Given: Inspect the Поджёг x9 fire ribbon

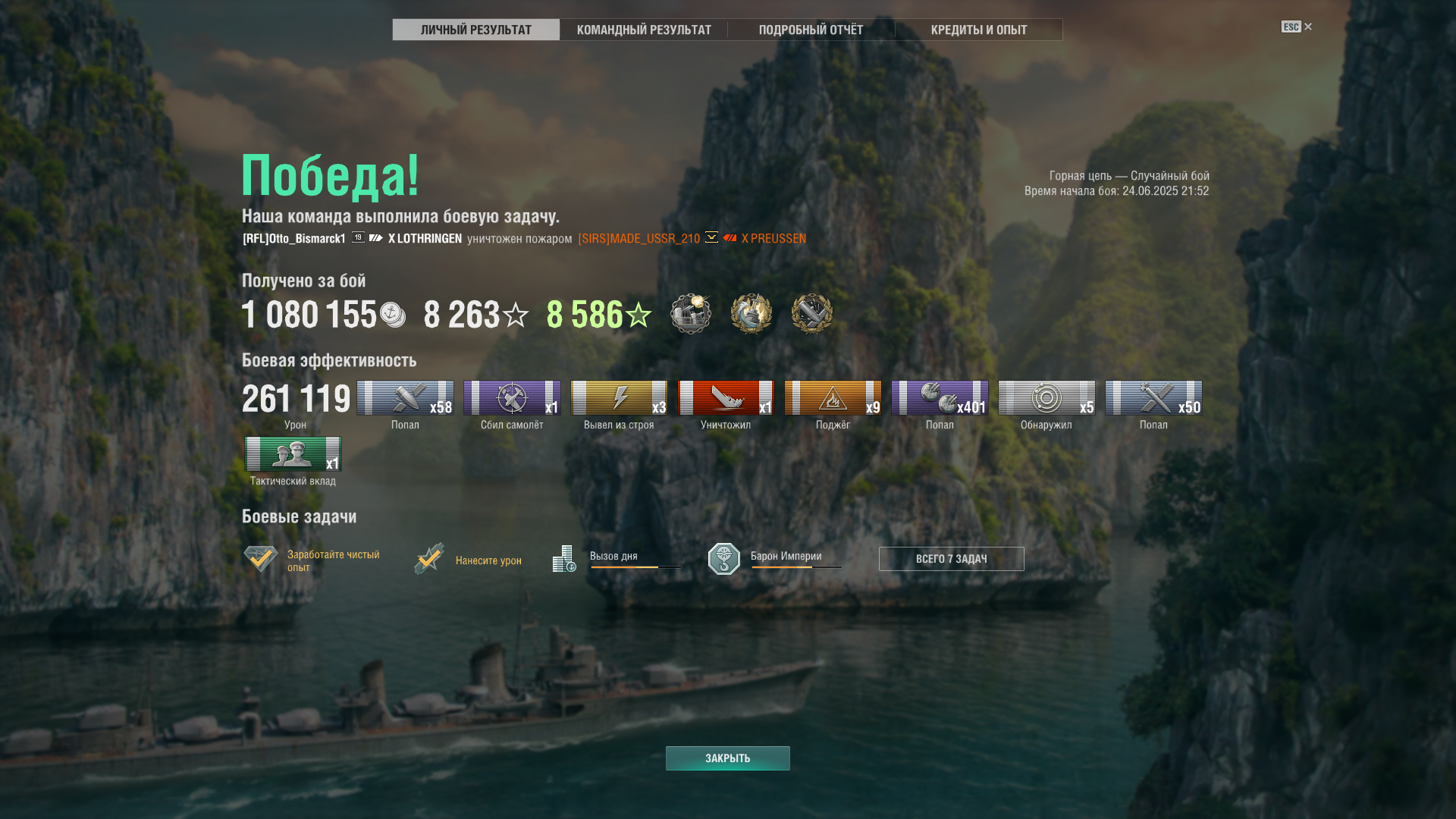Looking at the screenshot, I should 833,398.
